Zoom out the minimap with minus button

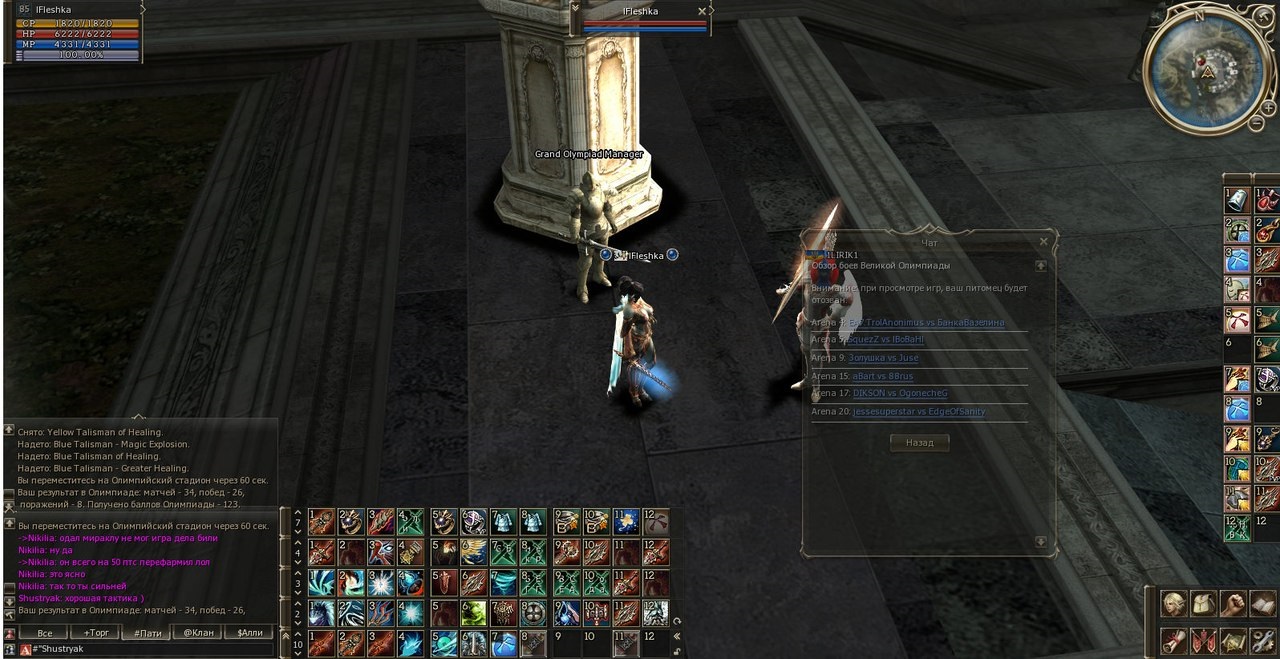coord(1256,123)
